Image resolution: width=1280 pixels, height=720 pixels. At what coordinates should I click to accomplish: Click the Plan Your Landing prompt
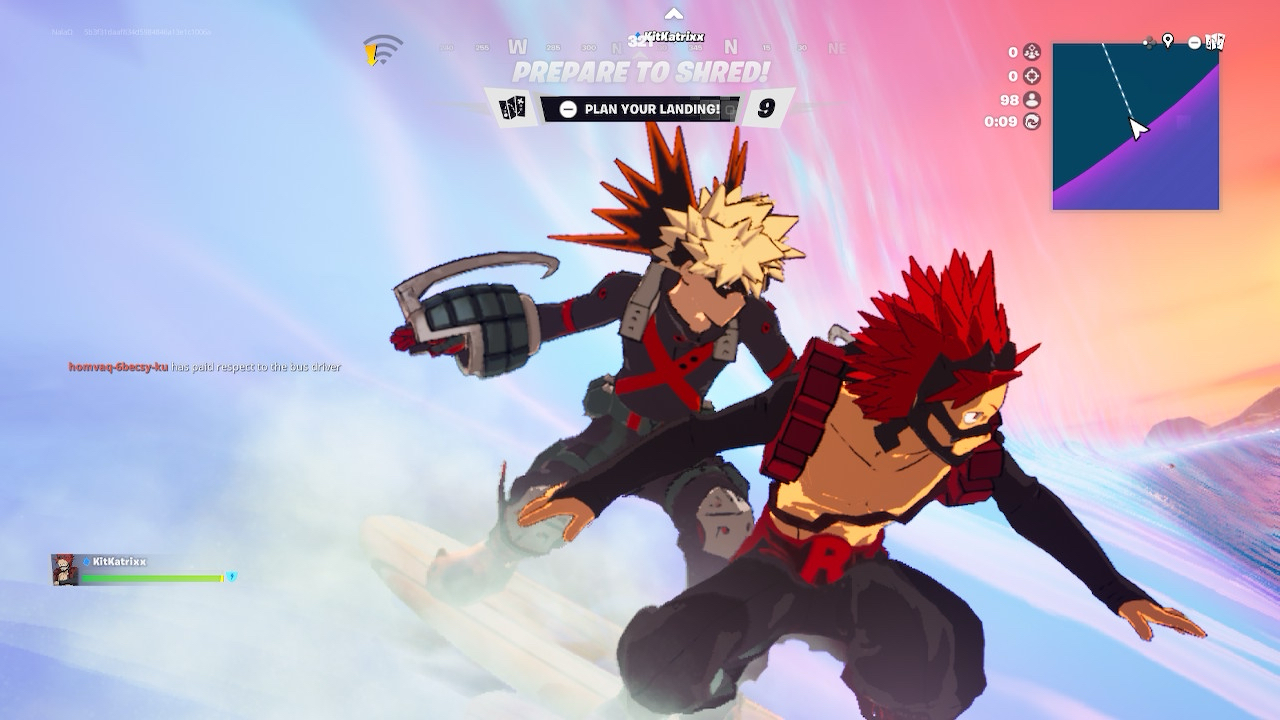pyautogui.click(x=641, y=109)
